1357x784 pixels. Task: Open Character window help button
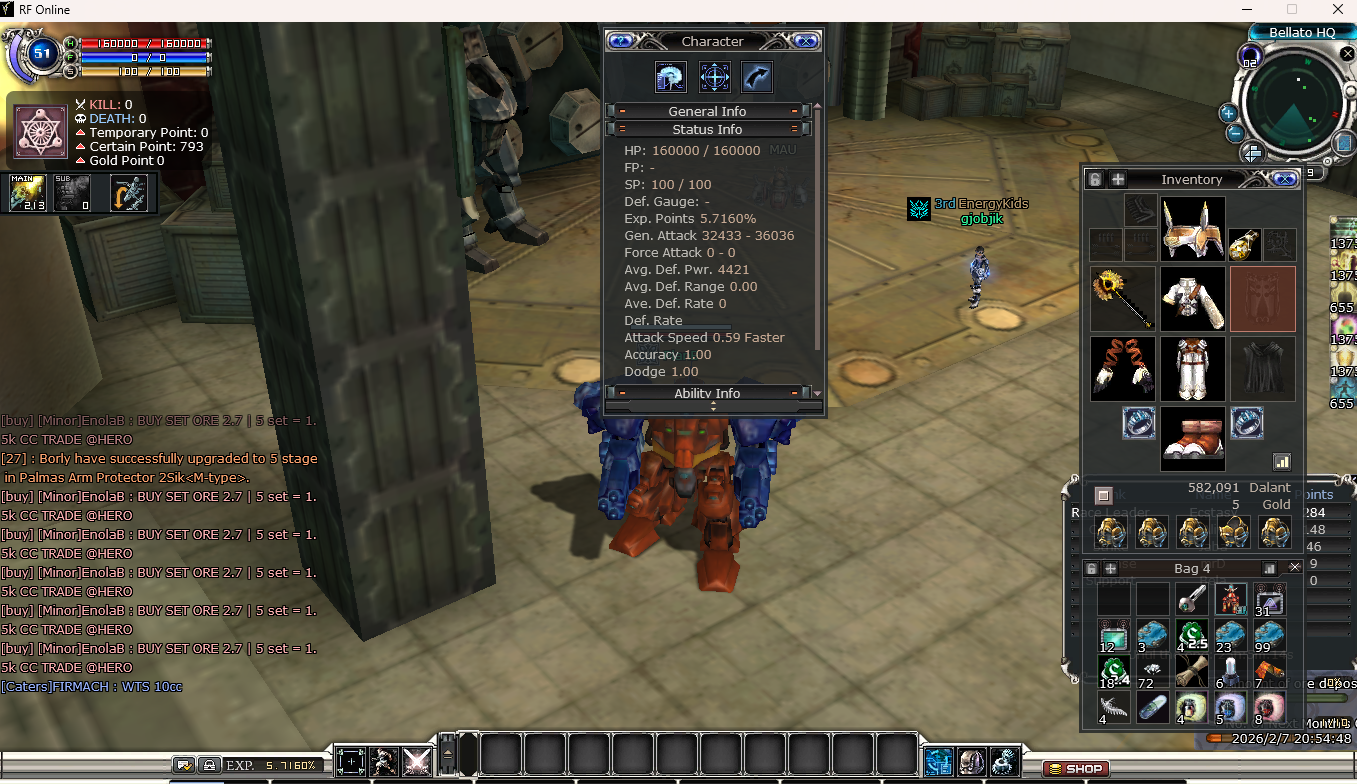[621, 41]
